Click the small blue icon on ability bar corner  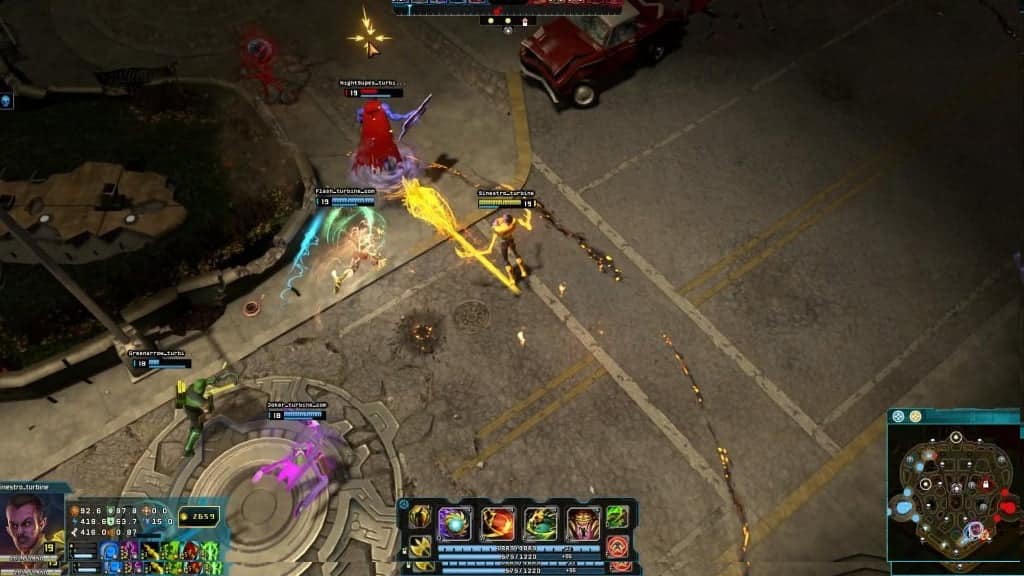point(405,506)
